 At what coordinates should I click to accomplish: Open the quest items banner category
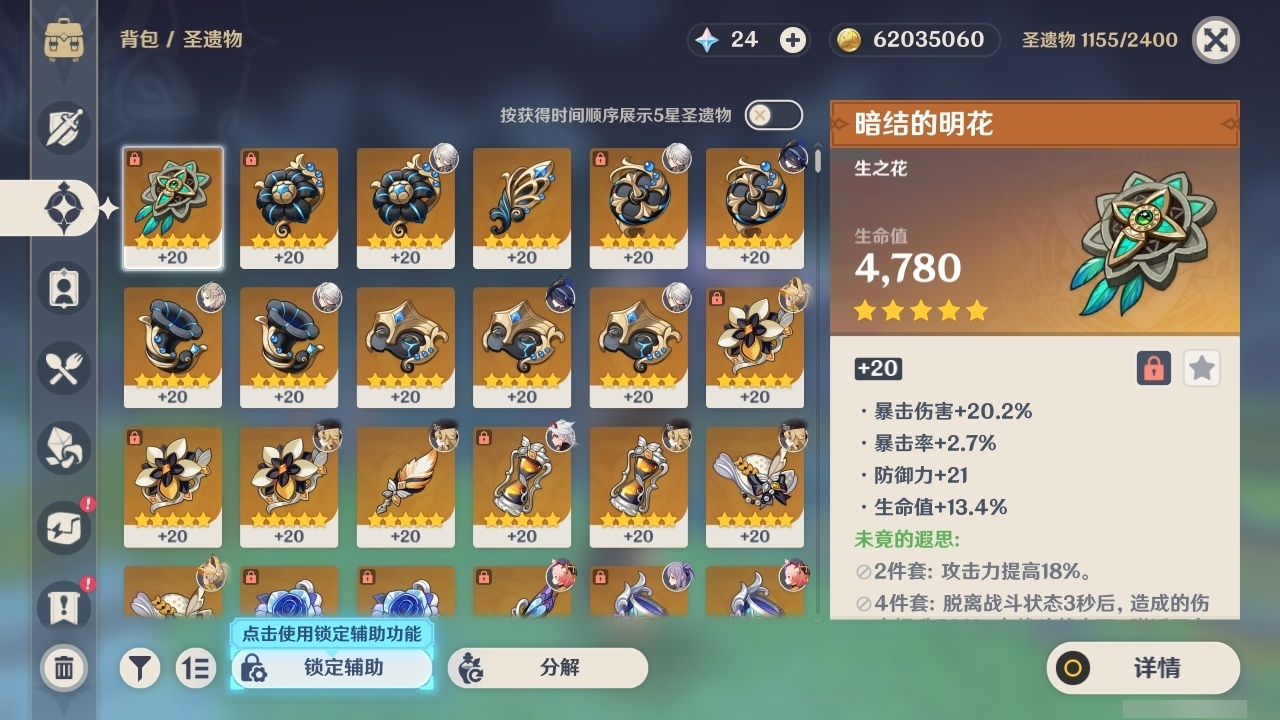[63, 608]
